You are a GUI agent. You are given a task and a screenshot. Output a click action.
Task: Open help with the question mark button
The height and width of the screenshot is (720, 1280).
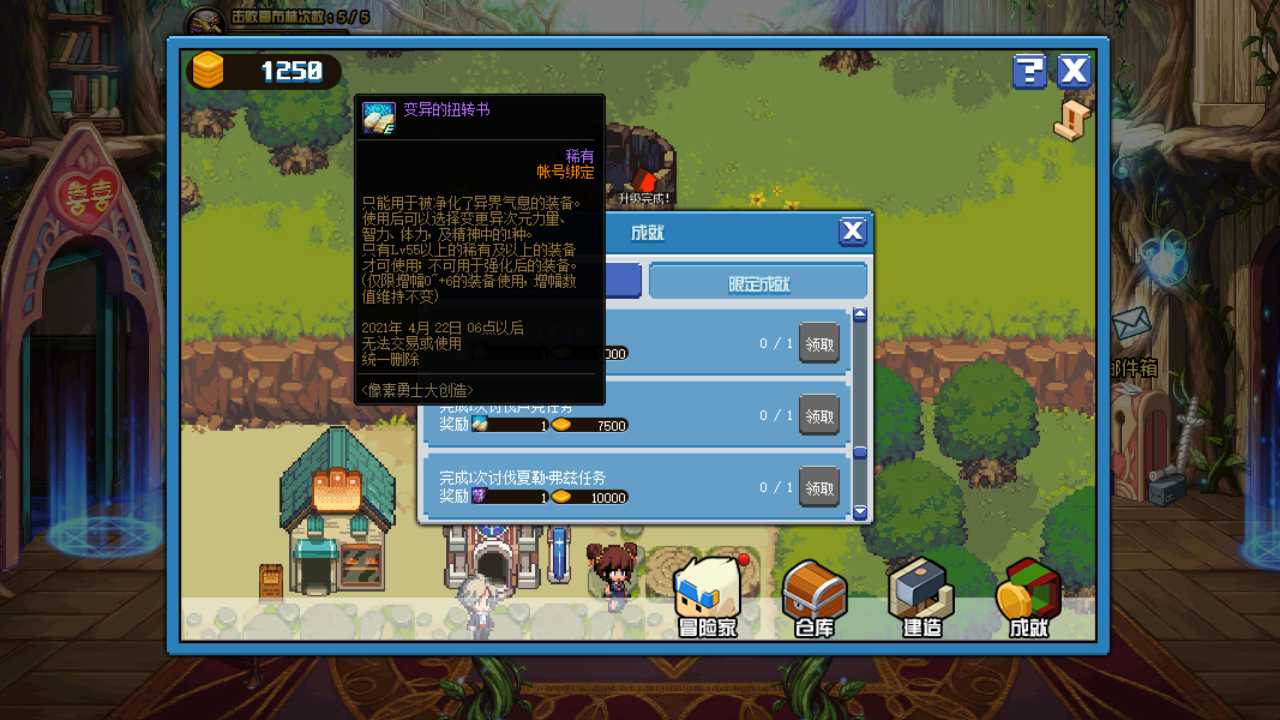click(1029, 71)
